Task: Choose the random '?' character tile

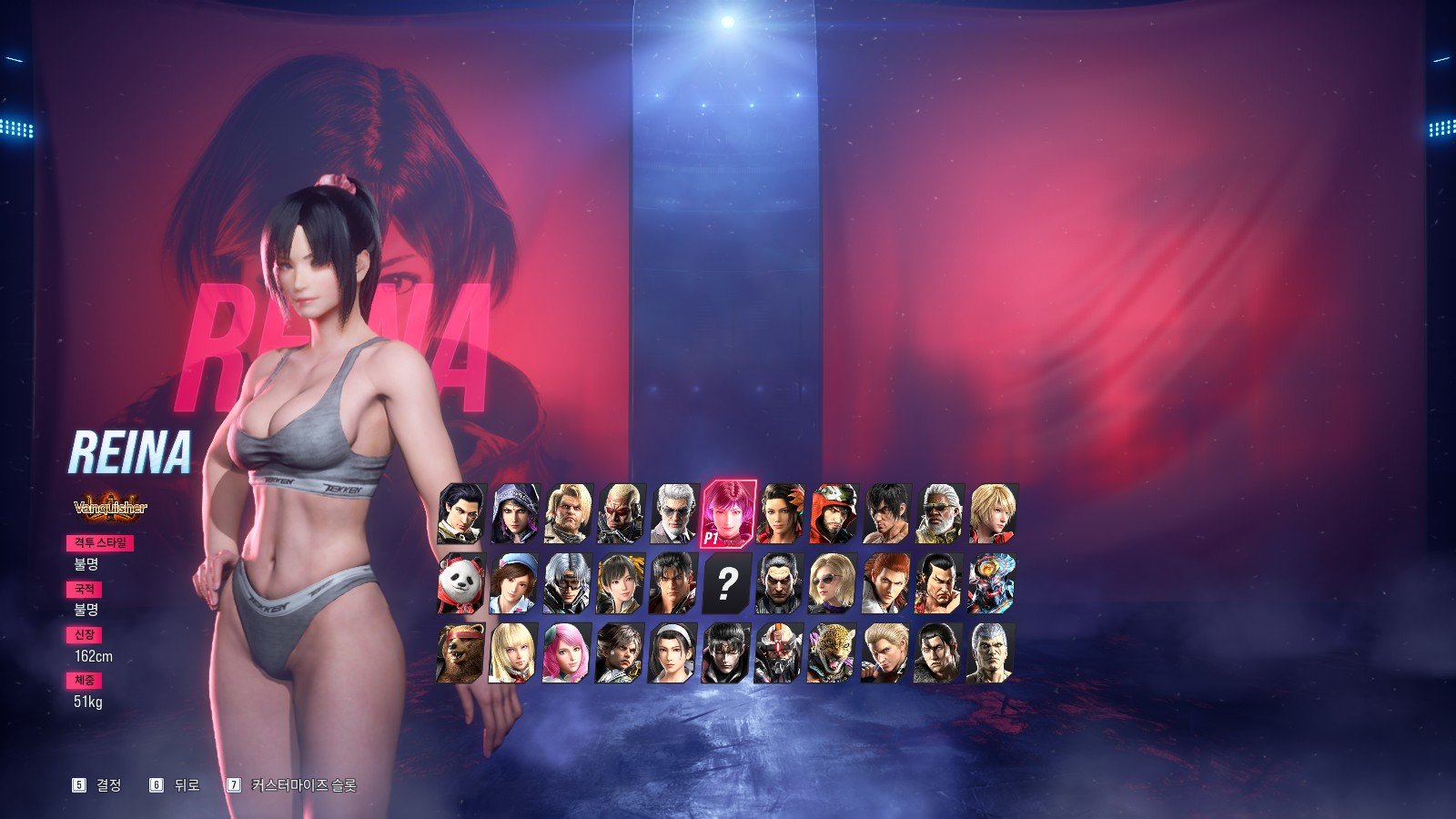Action: click(726, 584)
